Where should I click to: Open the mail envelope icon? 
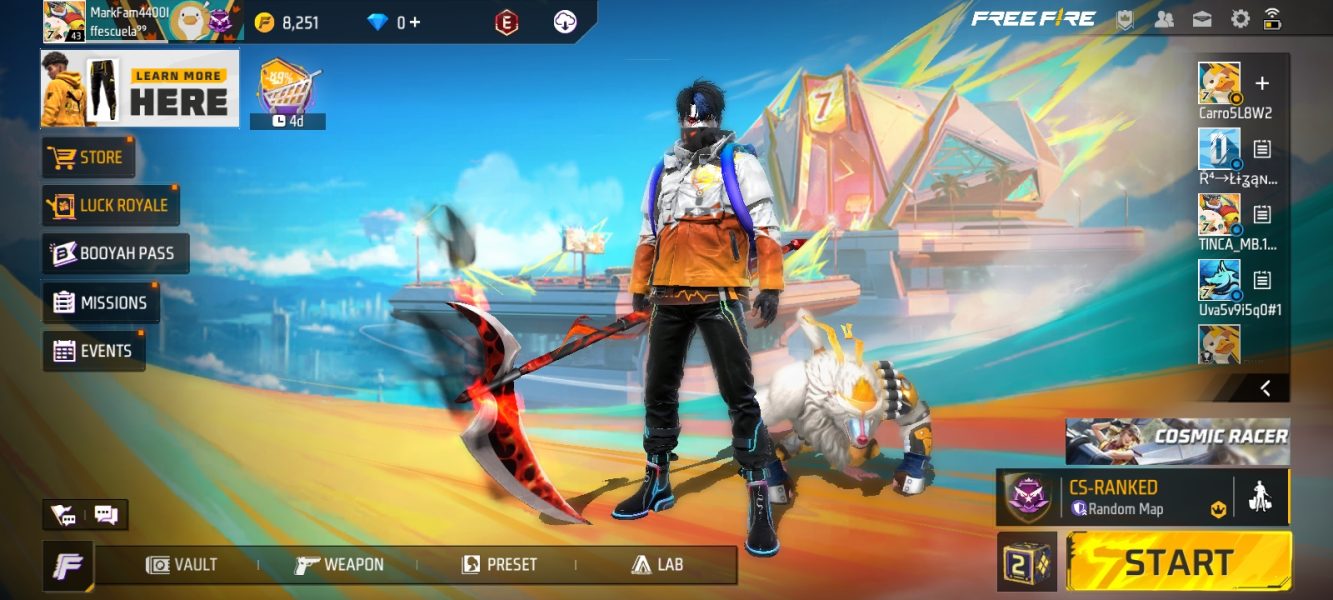tap(1202, 19)
